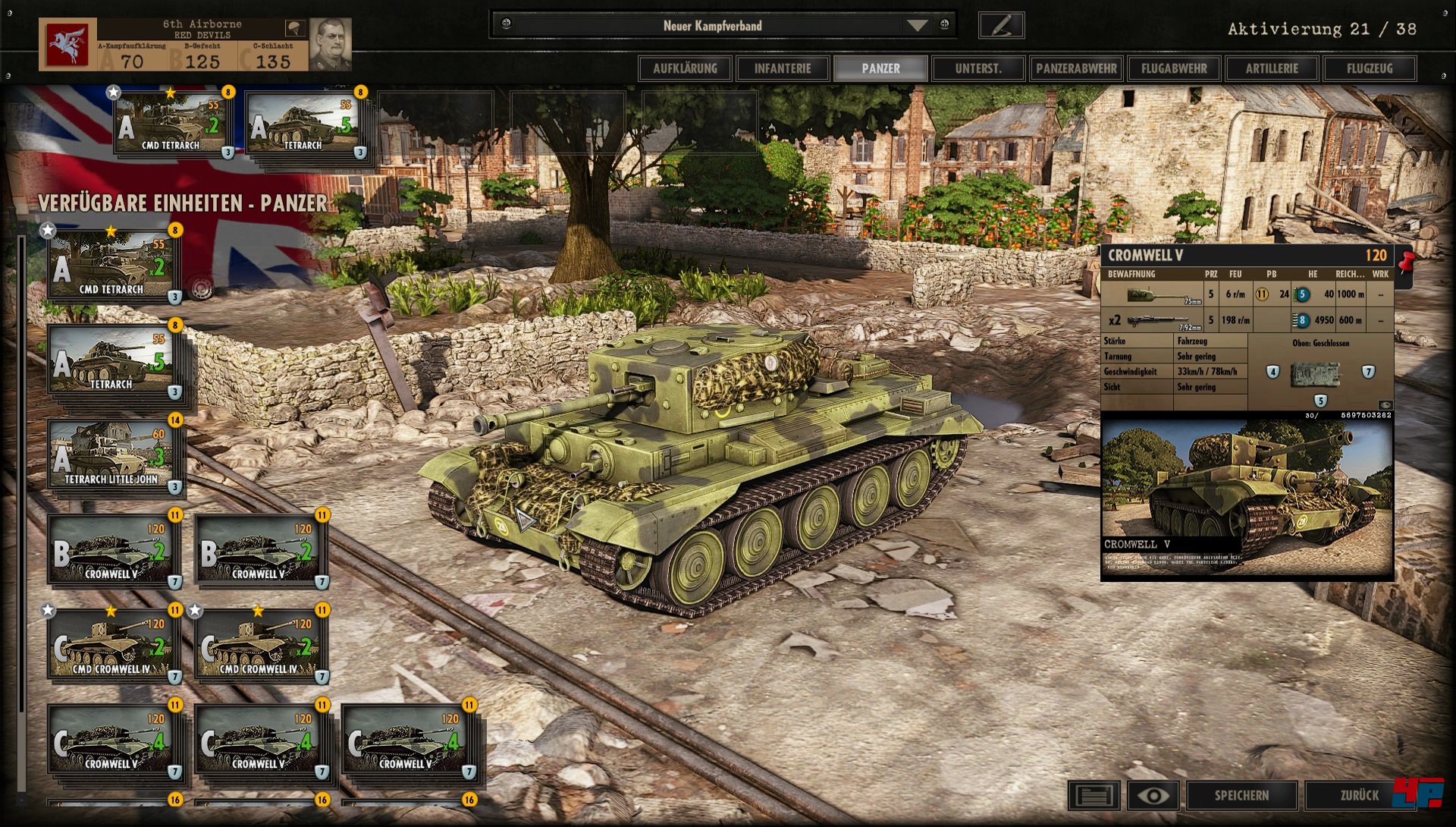Switch to the Aufklärung tab

tap(685, 68)
